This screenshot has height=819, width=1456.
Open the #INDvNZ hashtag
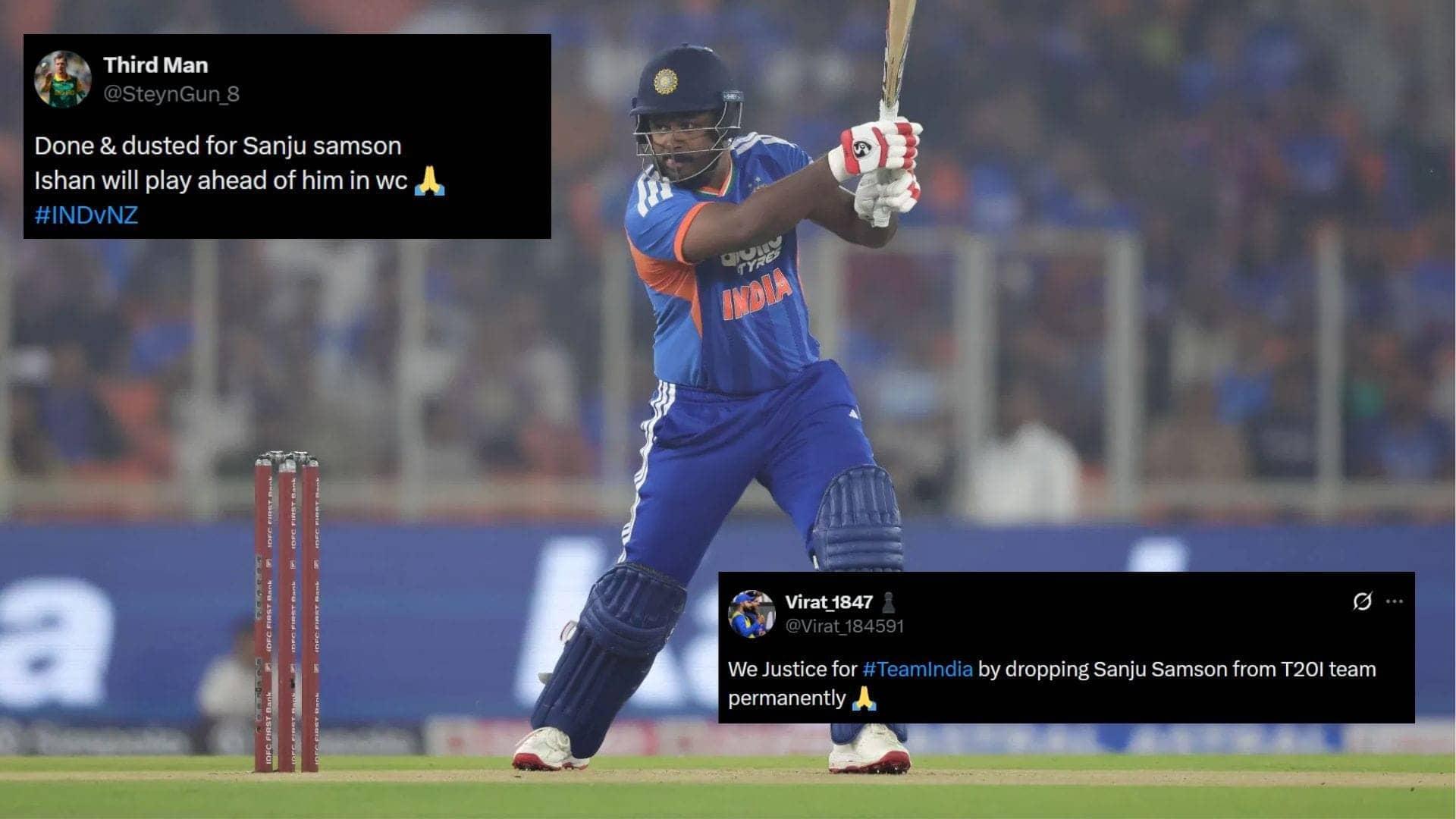pyautogui.click(x=86, y=216)
